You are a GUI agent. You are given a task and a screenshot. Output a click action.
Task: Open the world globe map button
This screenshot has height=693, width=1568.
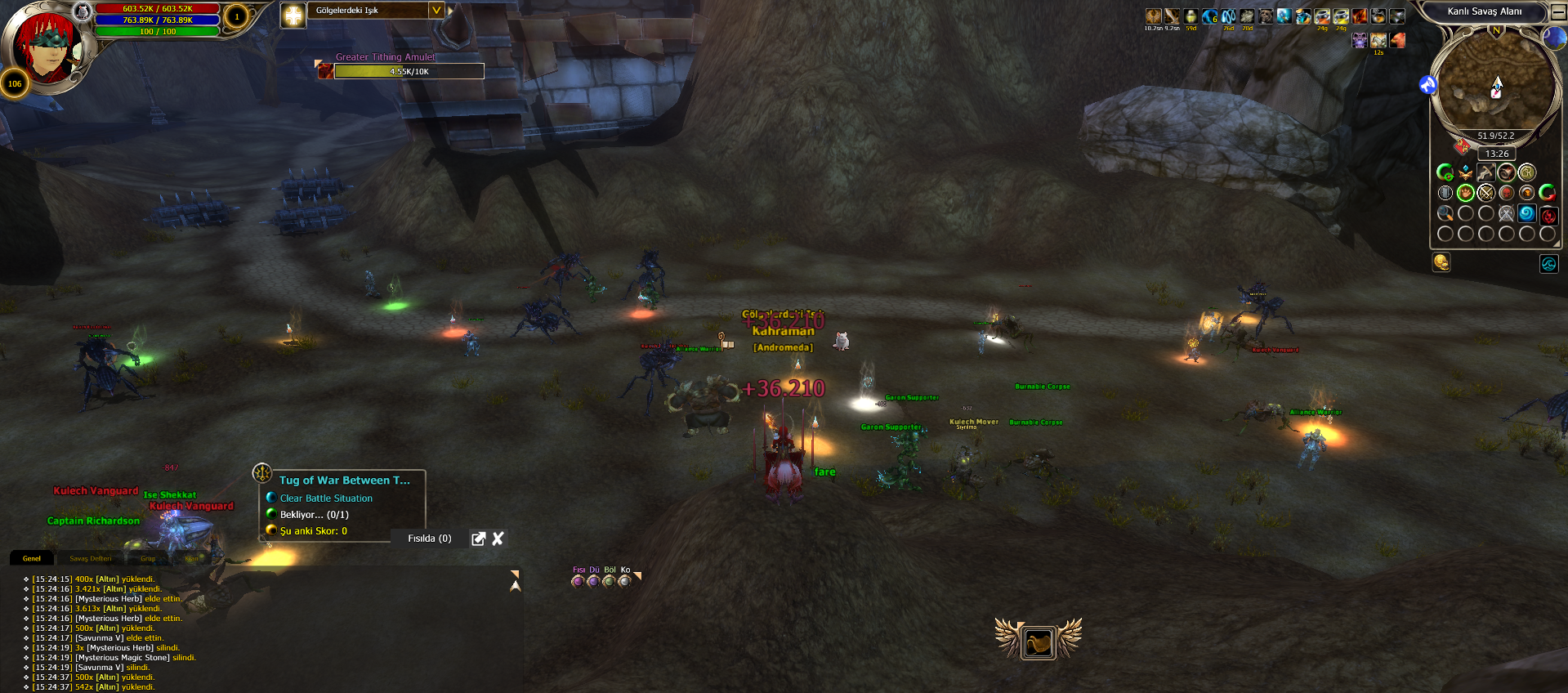pyautogui.click(x=1553, y=37)
